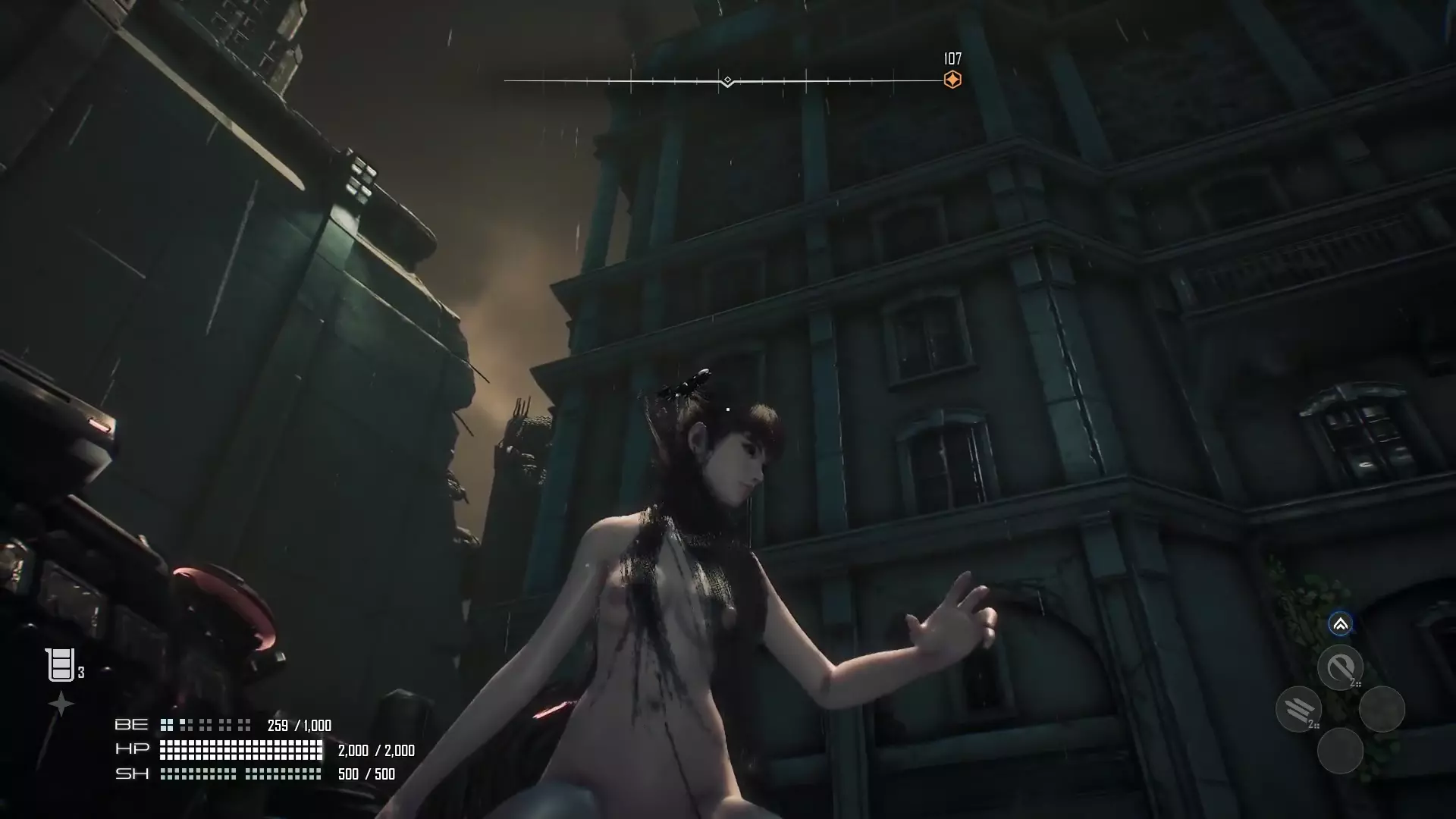Activate the blue double-chevron icon
The image size is (1456, 819).
click(x=1340, y=624)
